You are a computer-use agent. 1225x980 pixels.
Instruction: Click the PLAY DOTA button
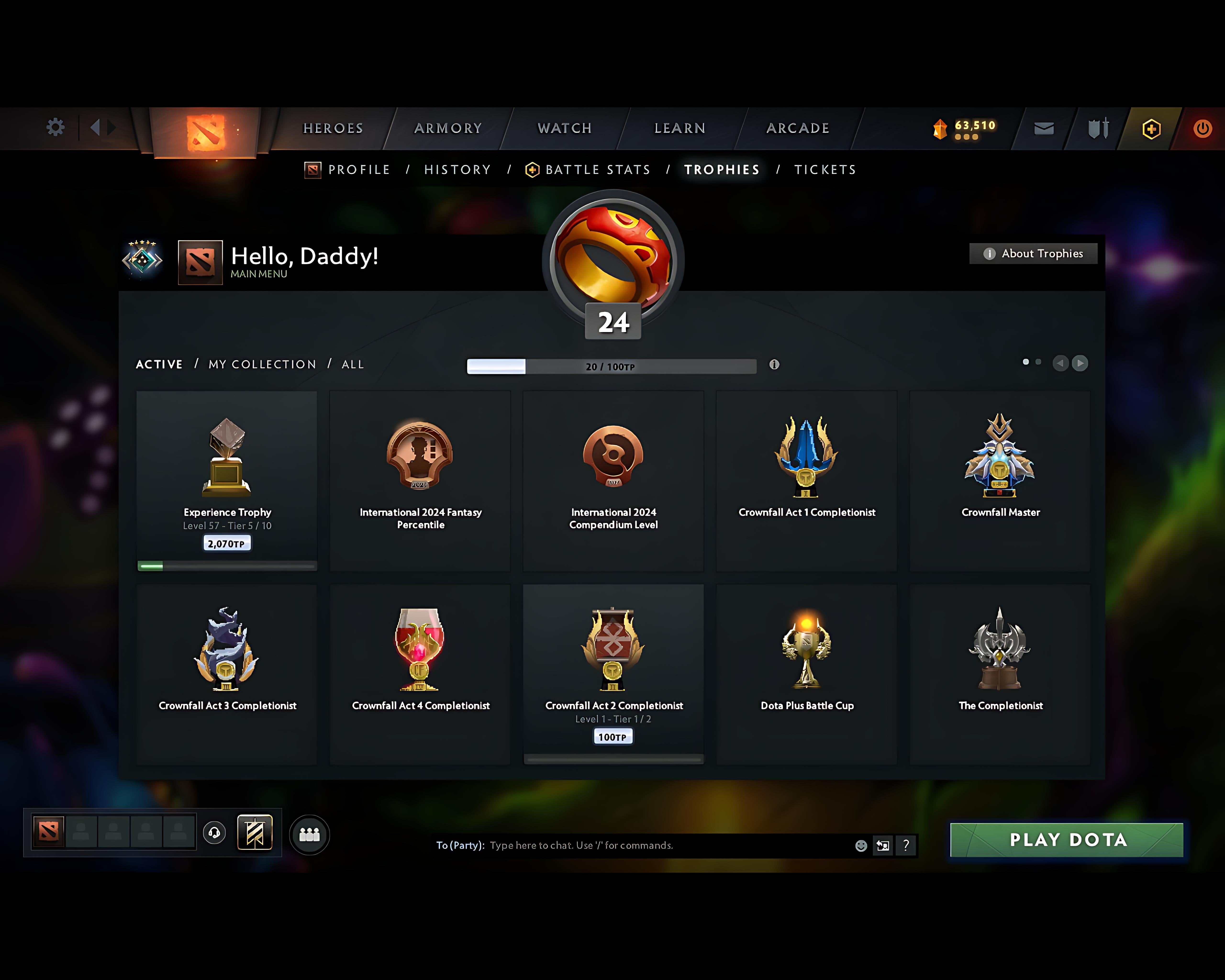click(x=1067, y=840)
